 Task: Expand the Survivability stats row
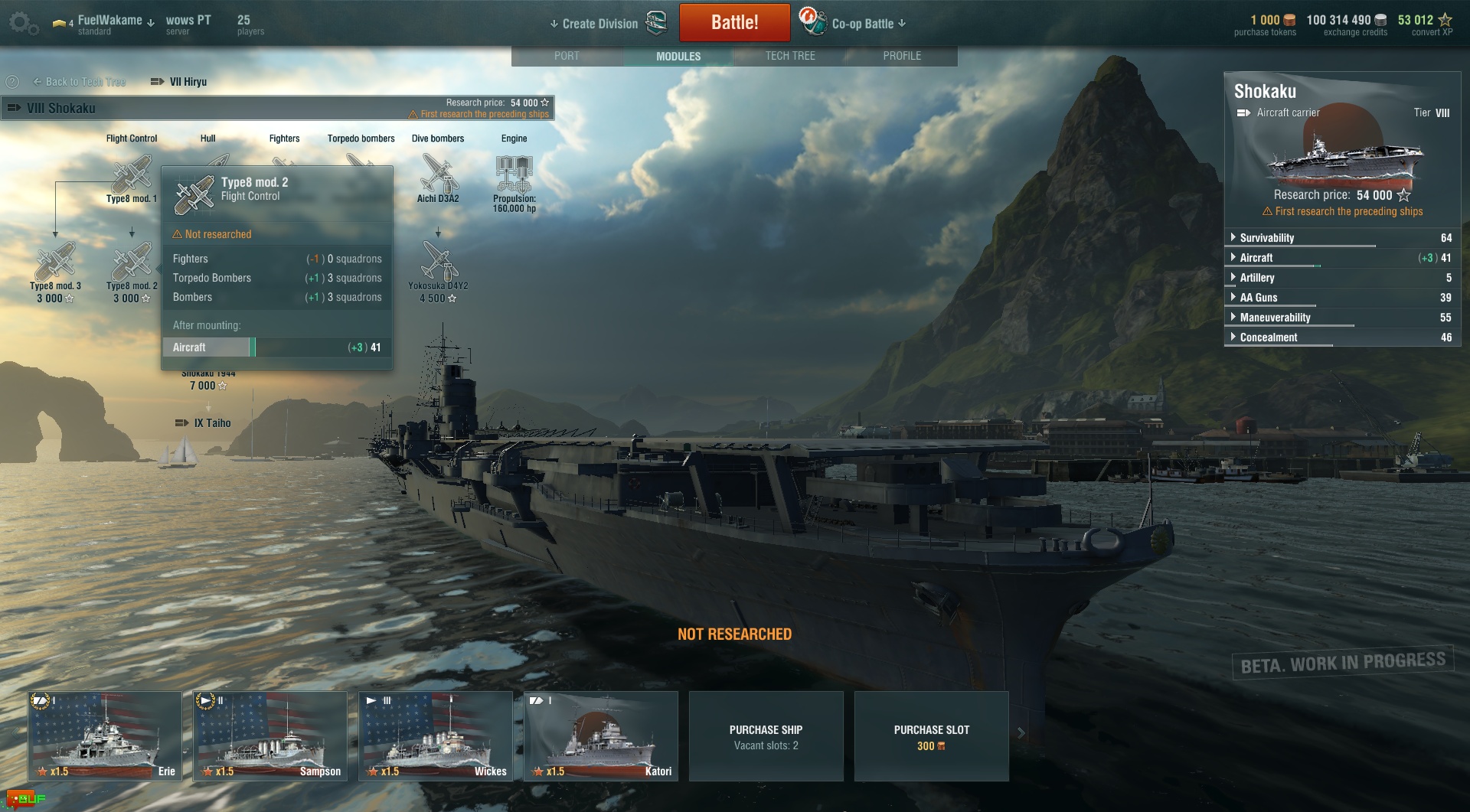pos(1267,238)
